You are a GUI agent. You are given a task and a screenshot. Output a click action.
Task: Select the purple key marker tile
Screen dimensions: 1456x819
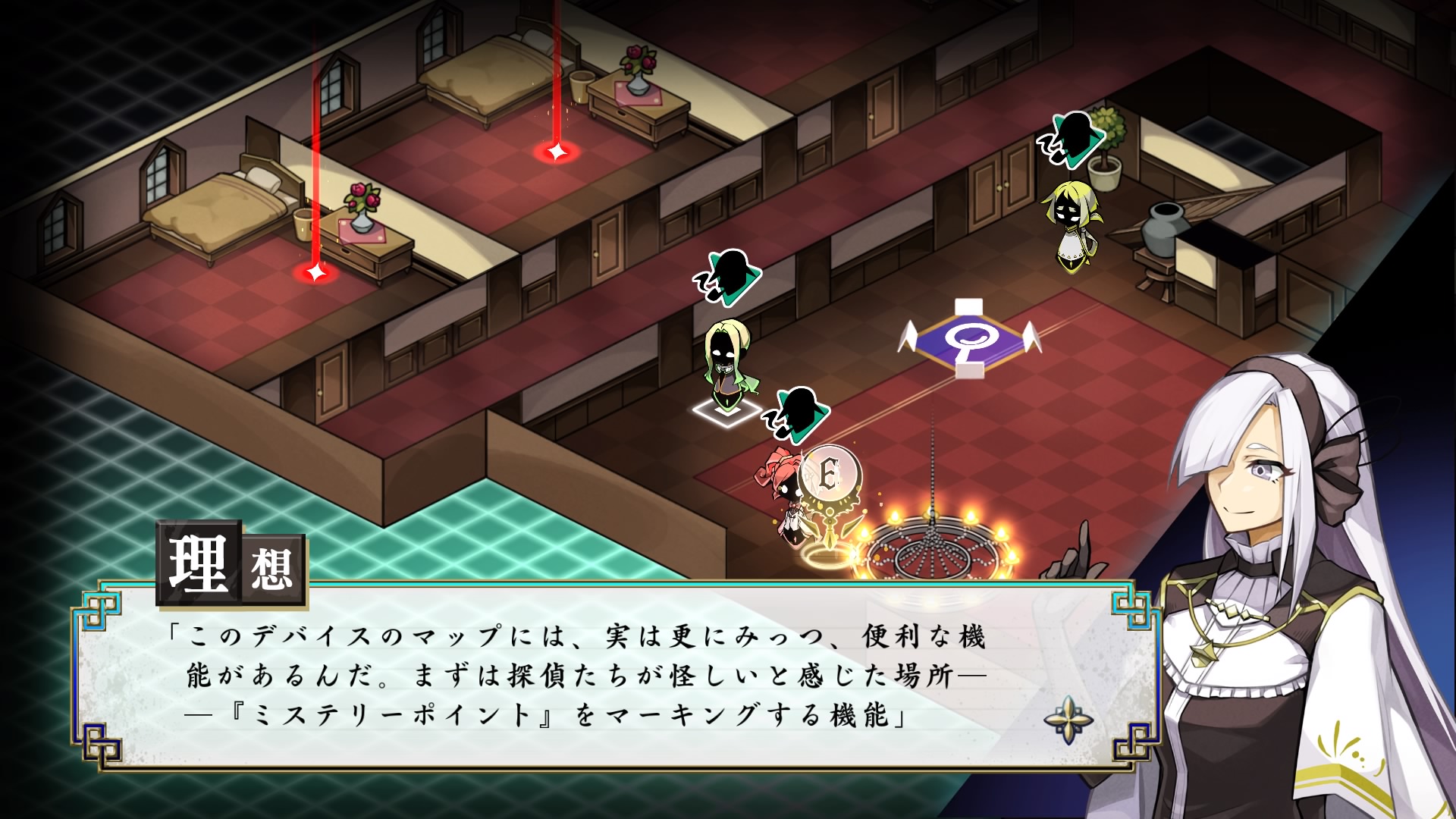point(968,339)
